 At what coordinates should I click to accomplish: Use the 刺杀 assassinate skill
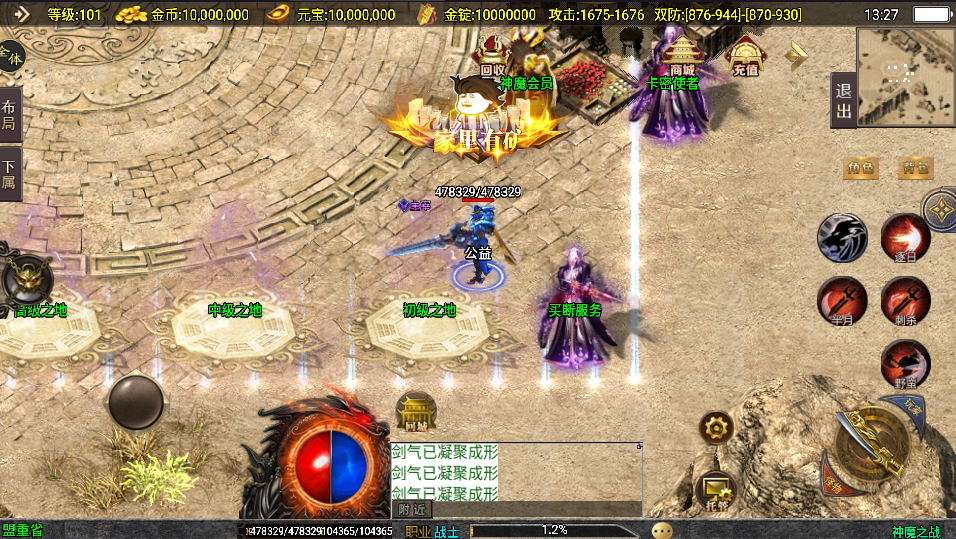[905, 301]
